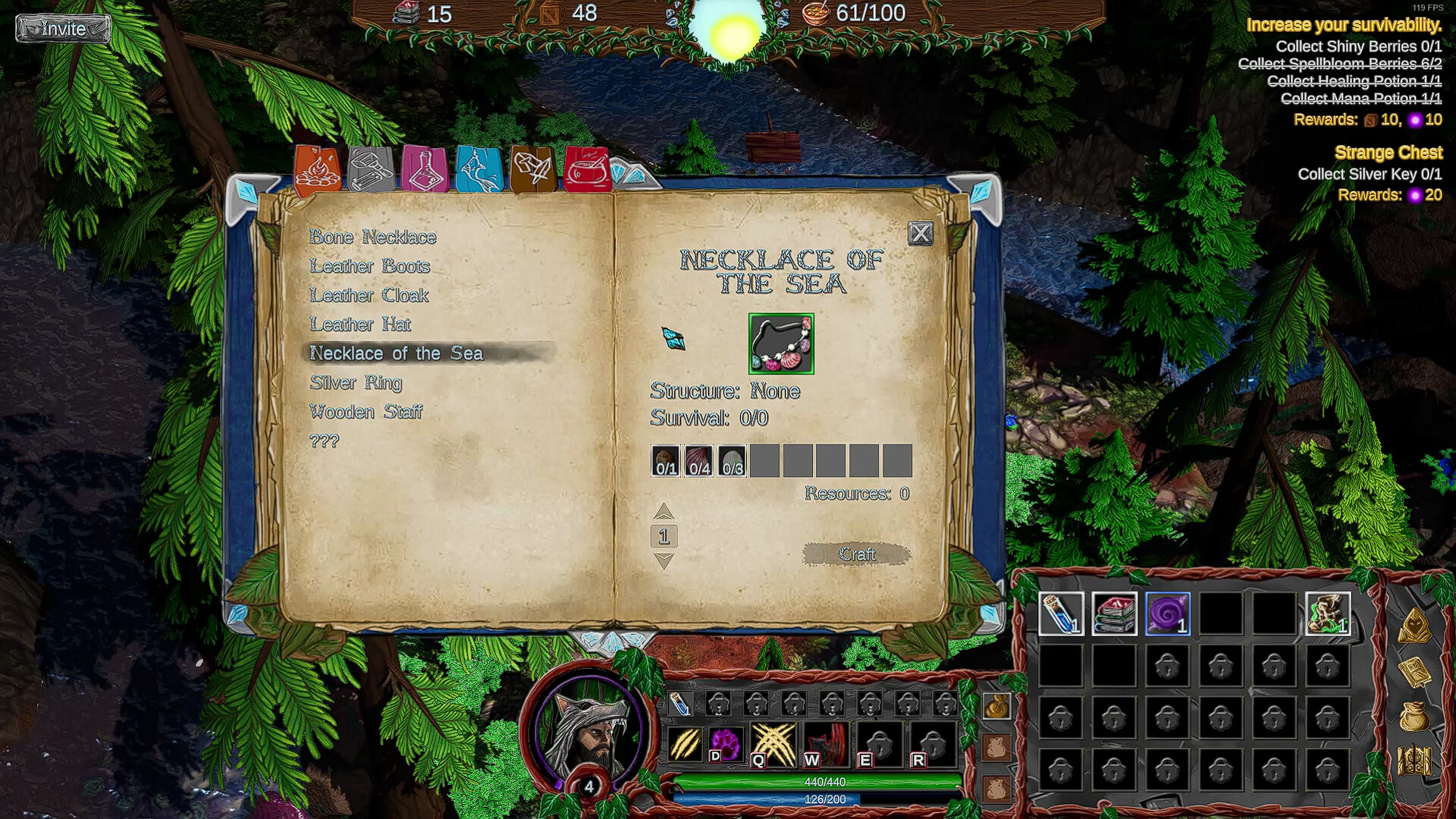The image size is (1456, 819).
Task: Click the Invite button
Action: coord(64,29)
